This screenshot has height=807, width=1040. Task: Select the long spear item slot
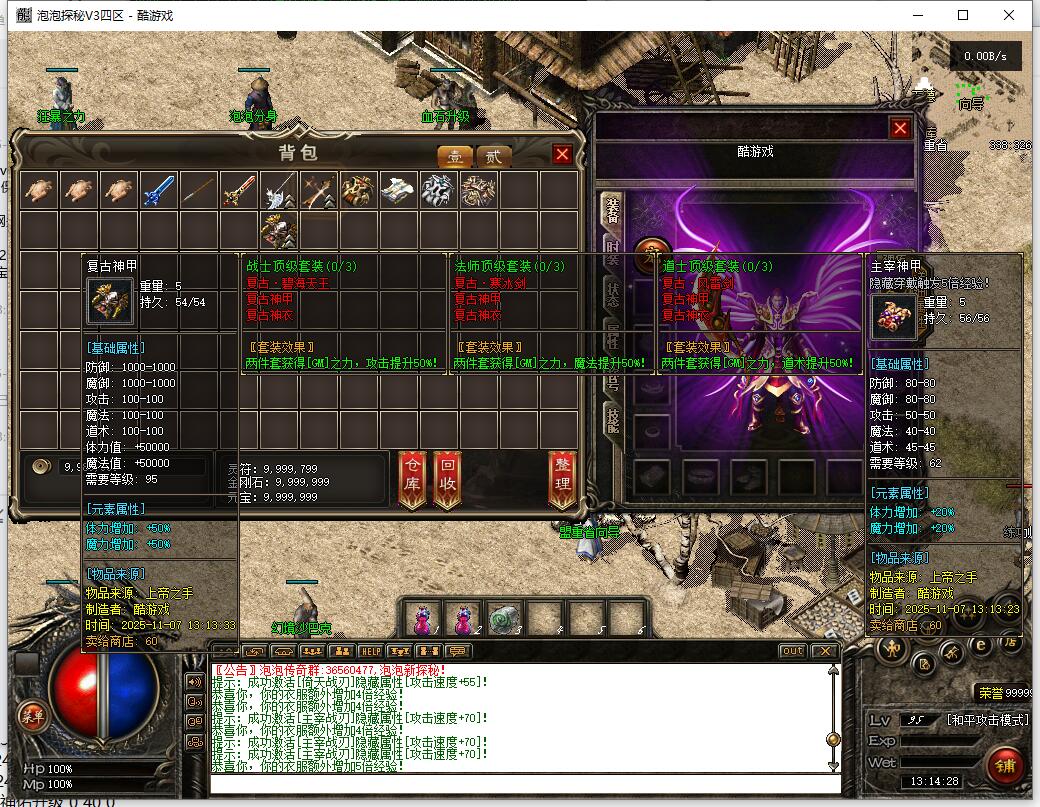pos(199,190)
